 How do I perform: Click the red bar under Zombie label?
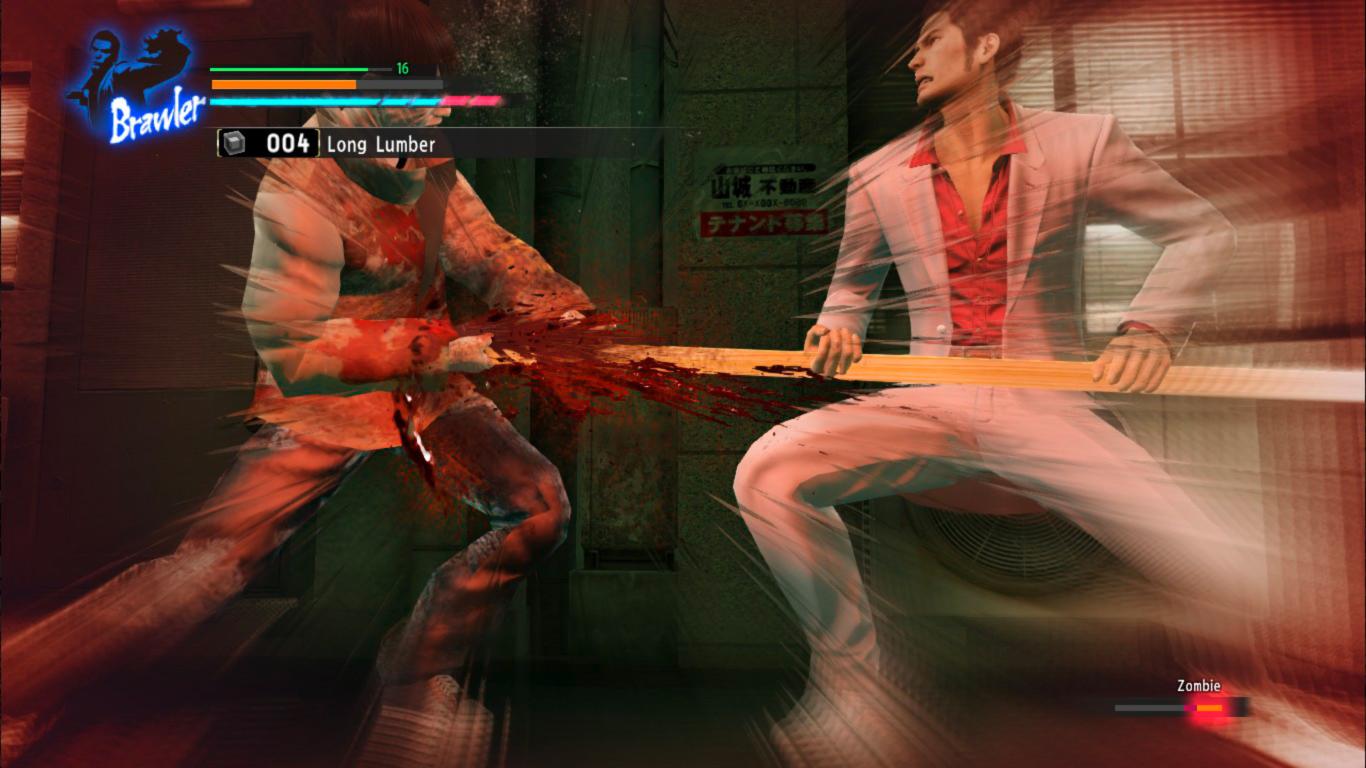(1207, 707)
